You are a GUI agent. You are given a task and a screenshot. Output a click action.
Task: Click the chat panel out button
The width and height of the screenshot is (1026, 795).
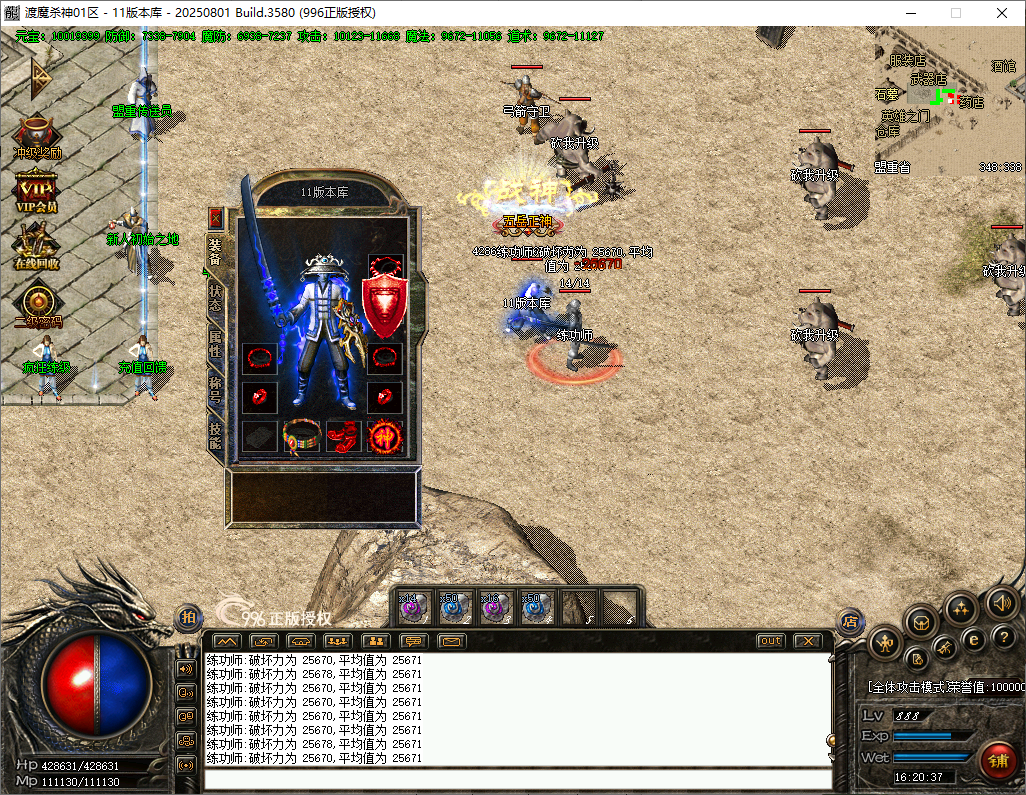coord(770,641)
